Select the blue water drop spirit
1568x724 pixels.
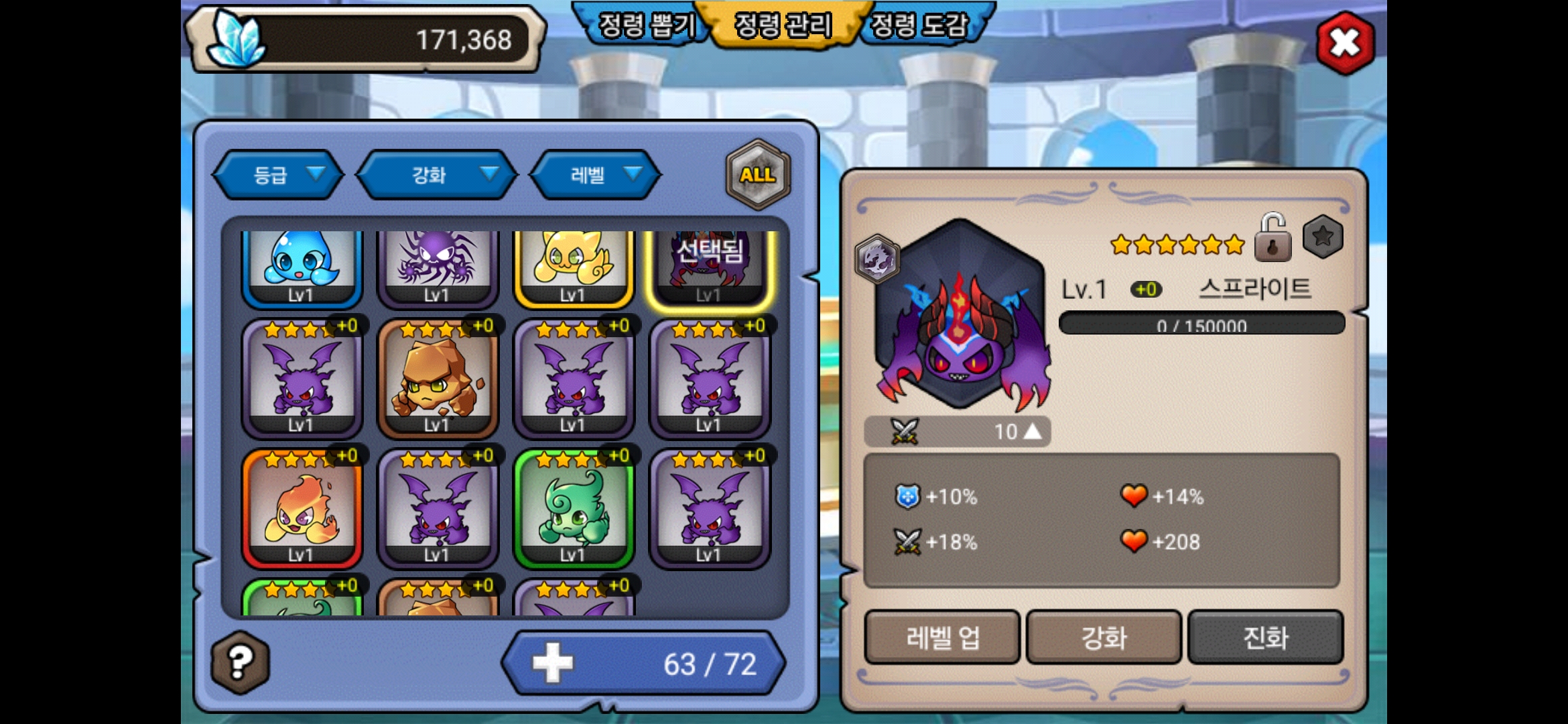[x=302, y=267]
